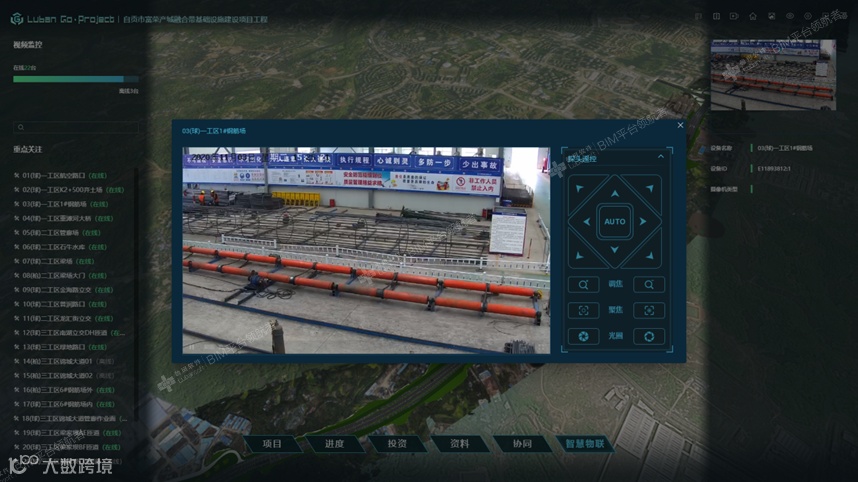Tilt the camera up with the up arrow
858x482 pixels.
click(614, 193)
